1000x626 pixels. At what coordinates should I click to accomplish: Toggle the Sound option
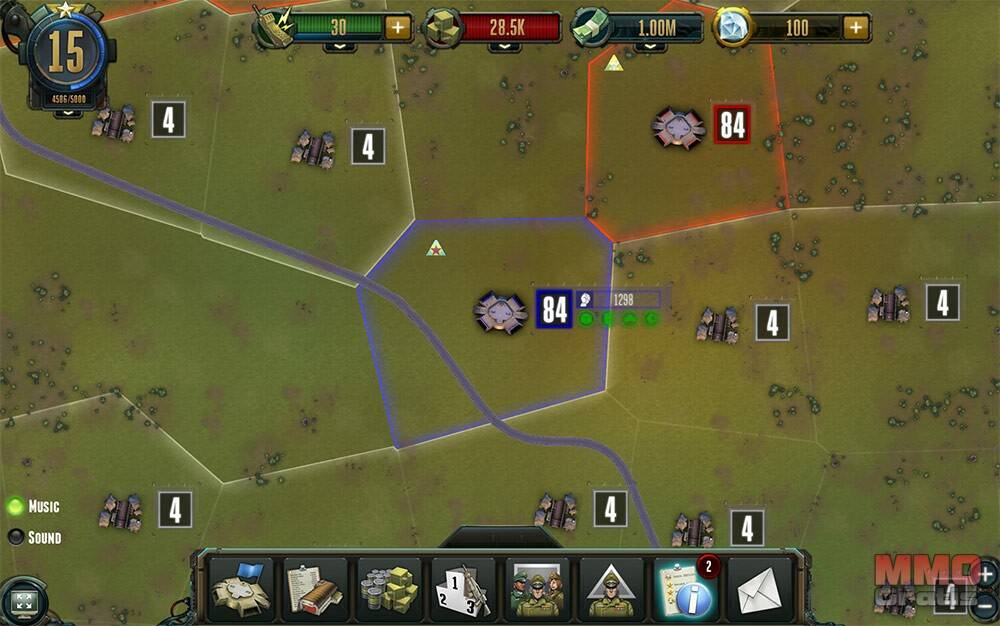coord(16,537)
